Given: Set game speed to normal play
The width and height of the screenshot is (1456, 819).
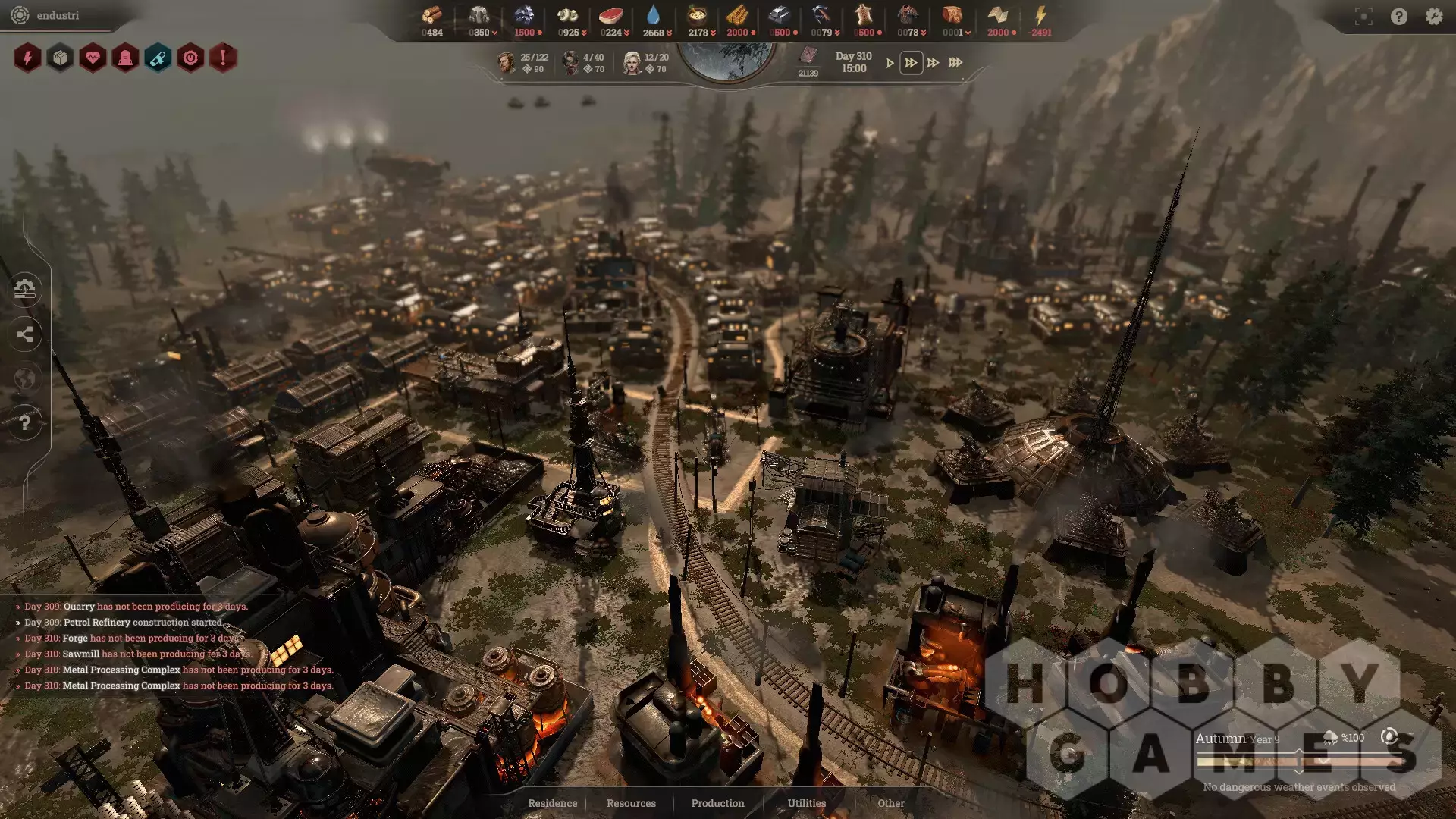Looking at the screenshot, I should coord(890,63).
